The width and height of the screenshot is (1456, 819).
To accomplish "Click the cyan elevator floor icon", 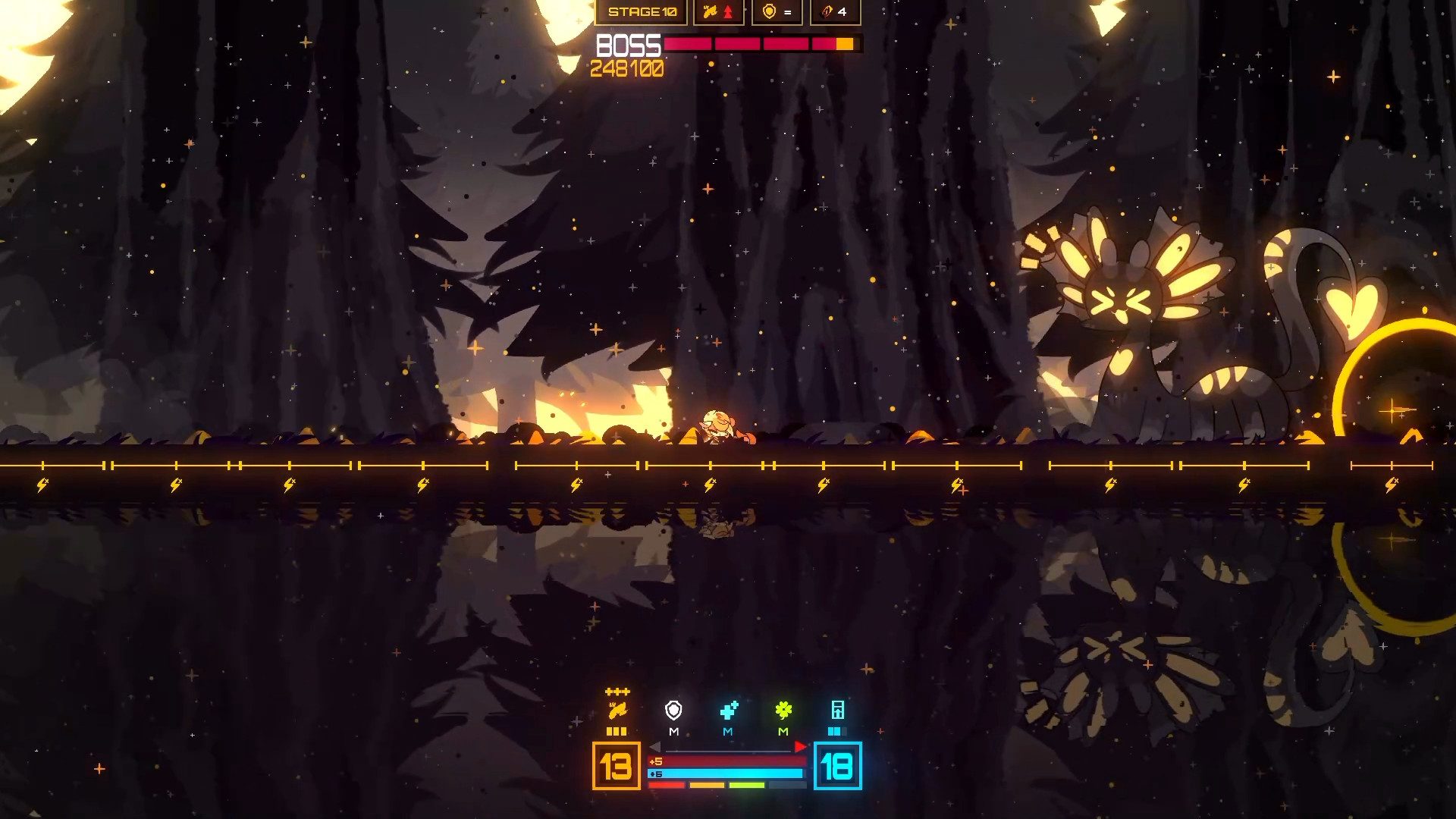I will (x=838, y=711).
